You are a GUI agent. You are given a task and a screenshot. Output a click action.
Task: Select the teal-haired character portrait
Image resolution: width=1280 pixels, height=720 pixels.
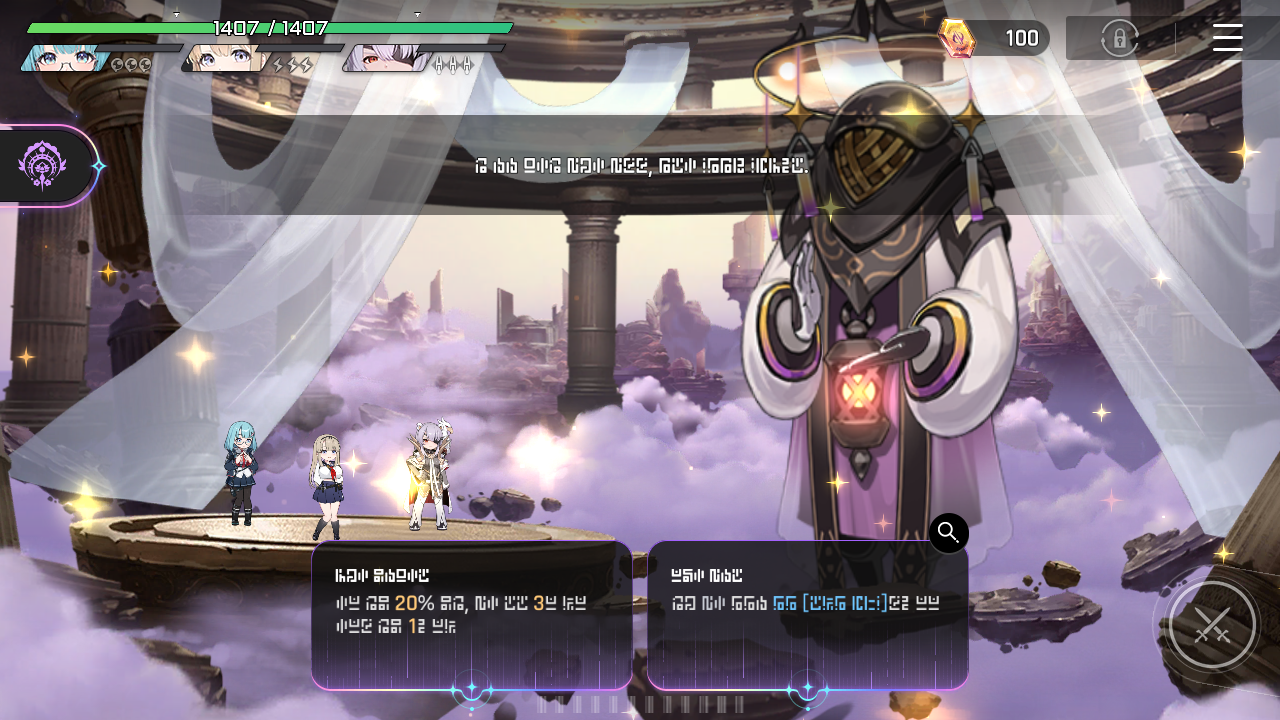click(62, 58)
